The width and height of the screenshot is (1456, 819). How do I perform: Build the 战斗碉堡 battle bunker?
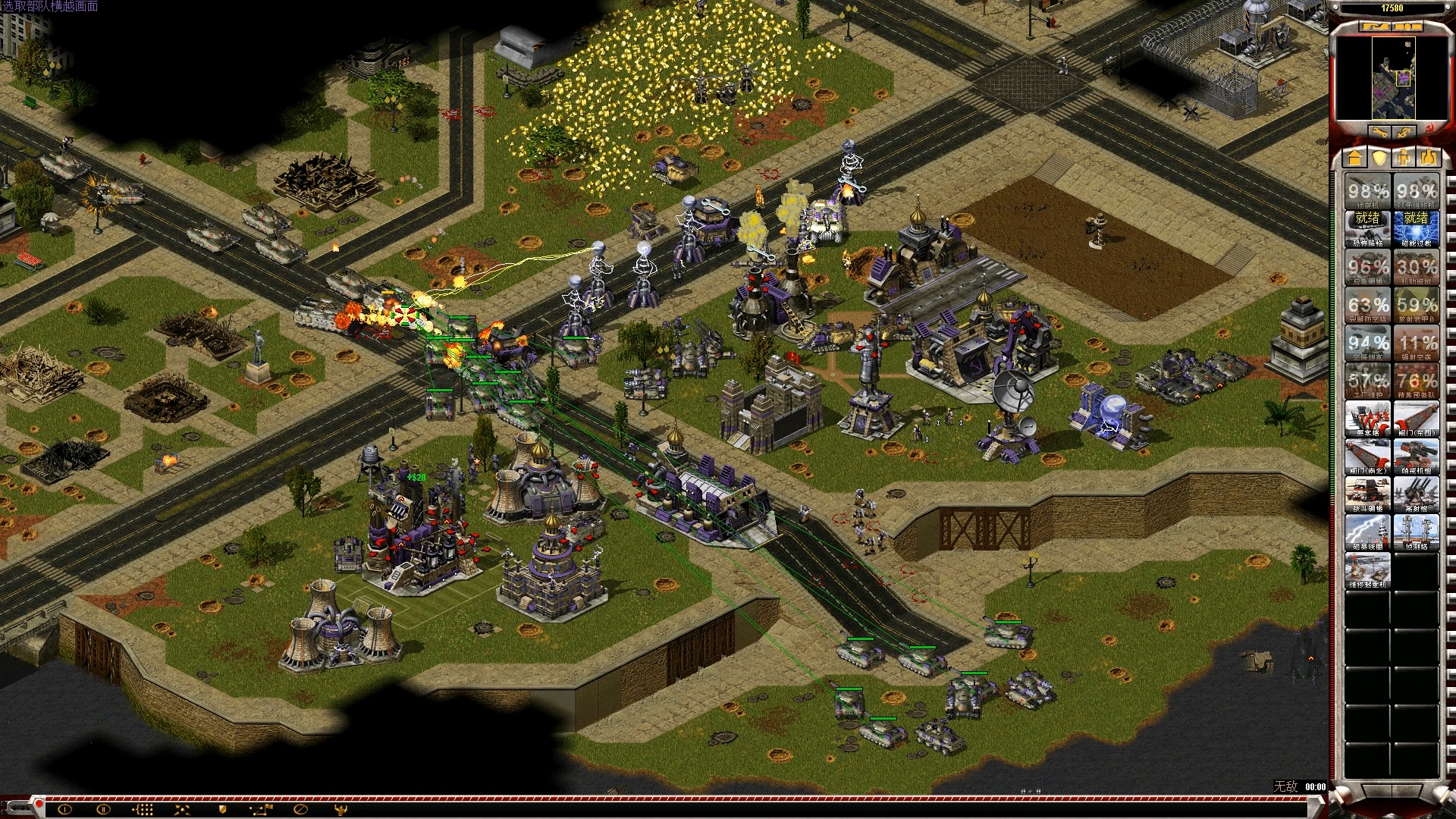[x=1368, y=494]
